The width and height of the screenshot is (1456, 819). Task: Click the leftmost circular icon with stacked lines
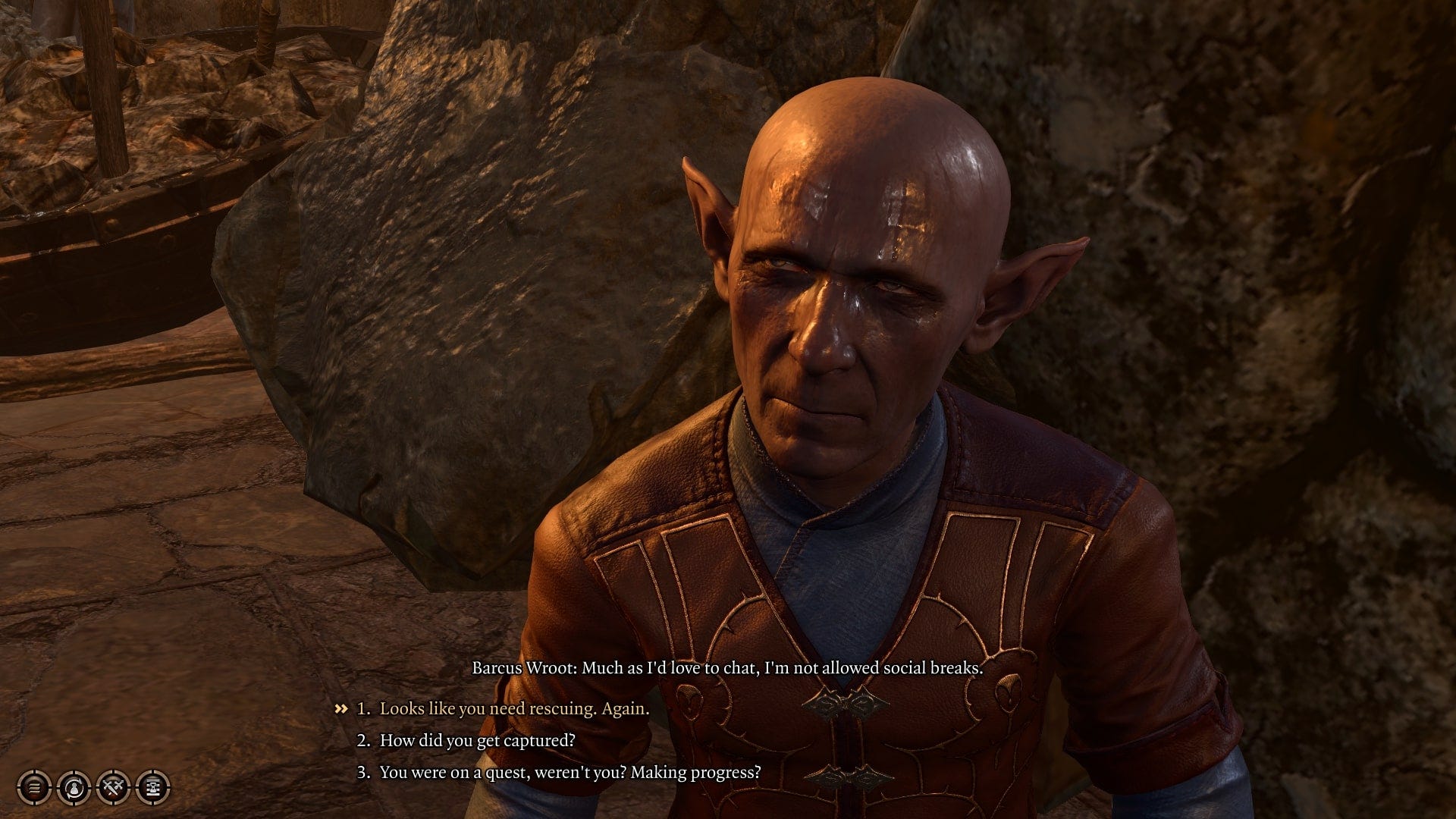point(34,789)
